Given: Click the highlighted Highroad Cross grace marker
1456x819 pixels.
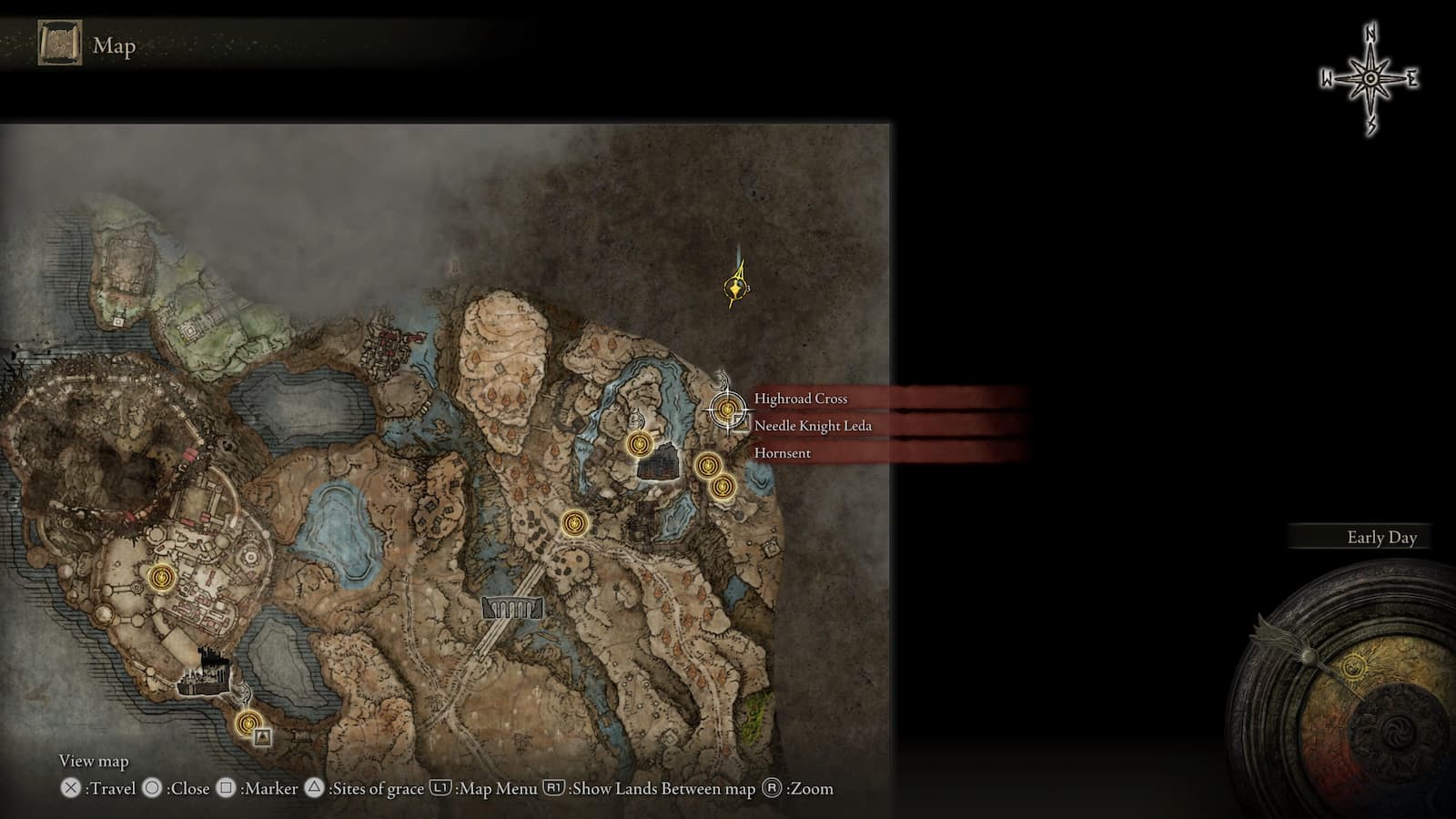Looking at the screenshot, I should tap(726, 409).
